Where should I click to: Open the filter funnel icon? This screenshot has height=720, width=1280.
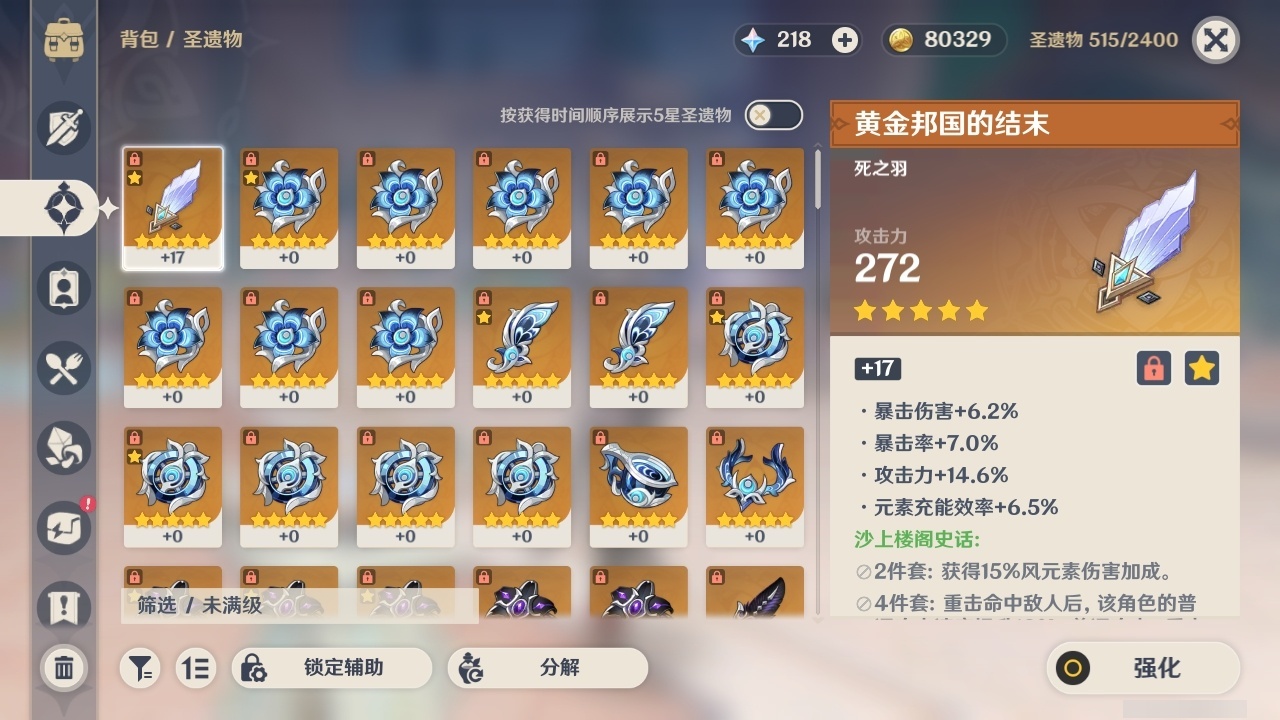[140, 668]
